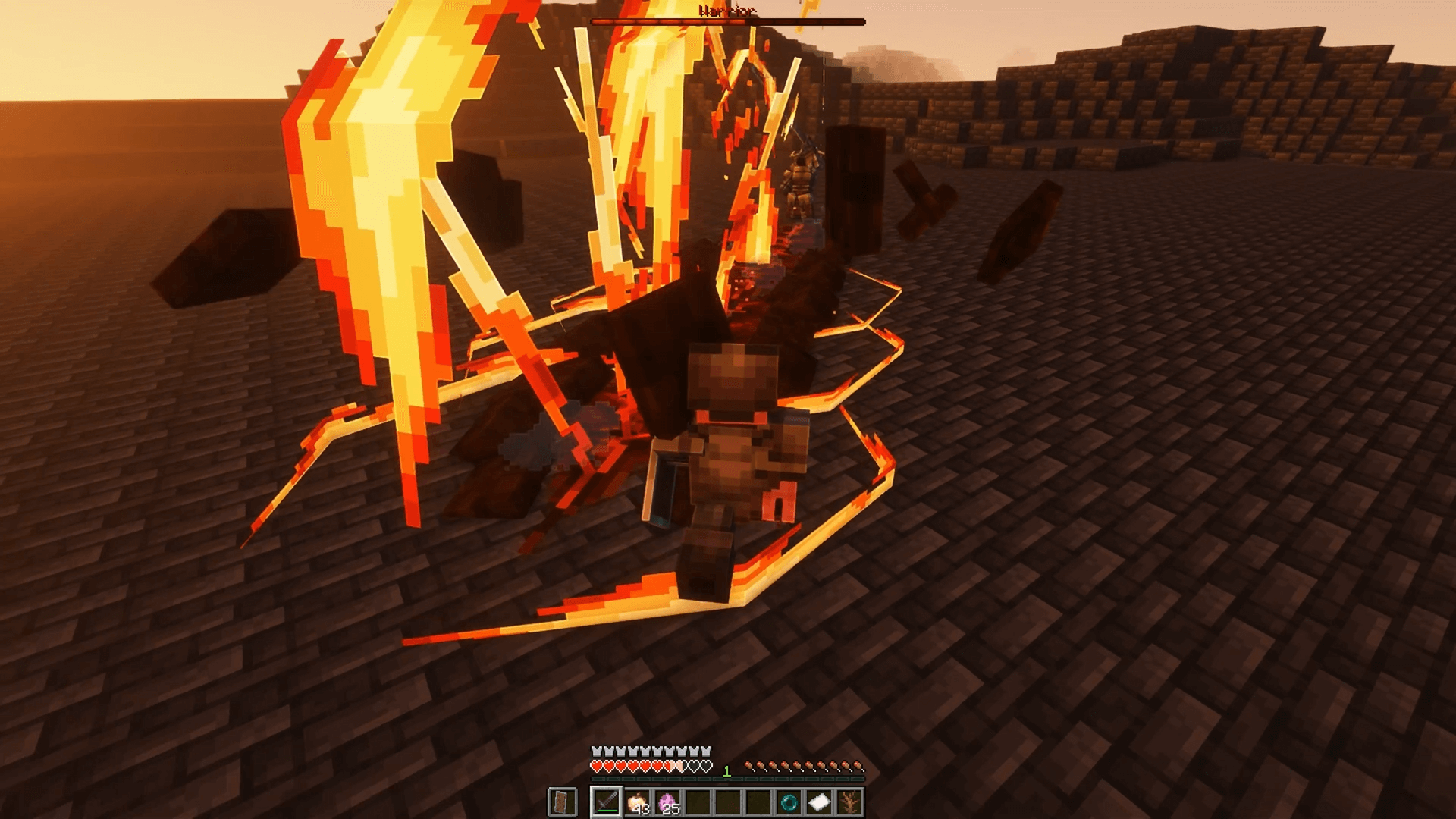The width and height of the screenshot is (1456, 819).
Task: Select the dead bush in the last hotbar slot
Action: click(849, 802)
